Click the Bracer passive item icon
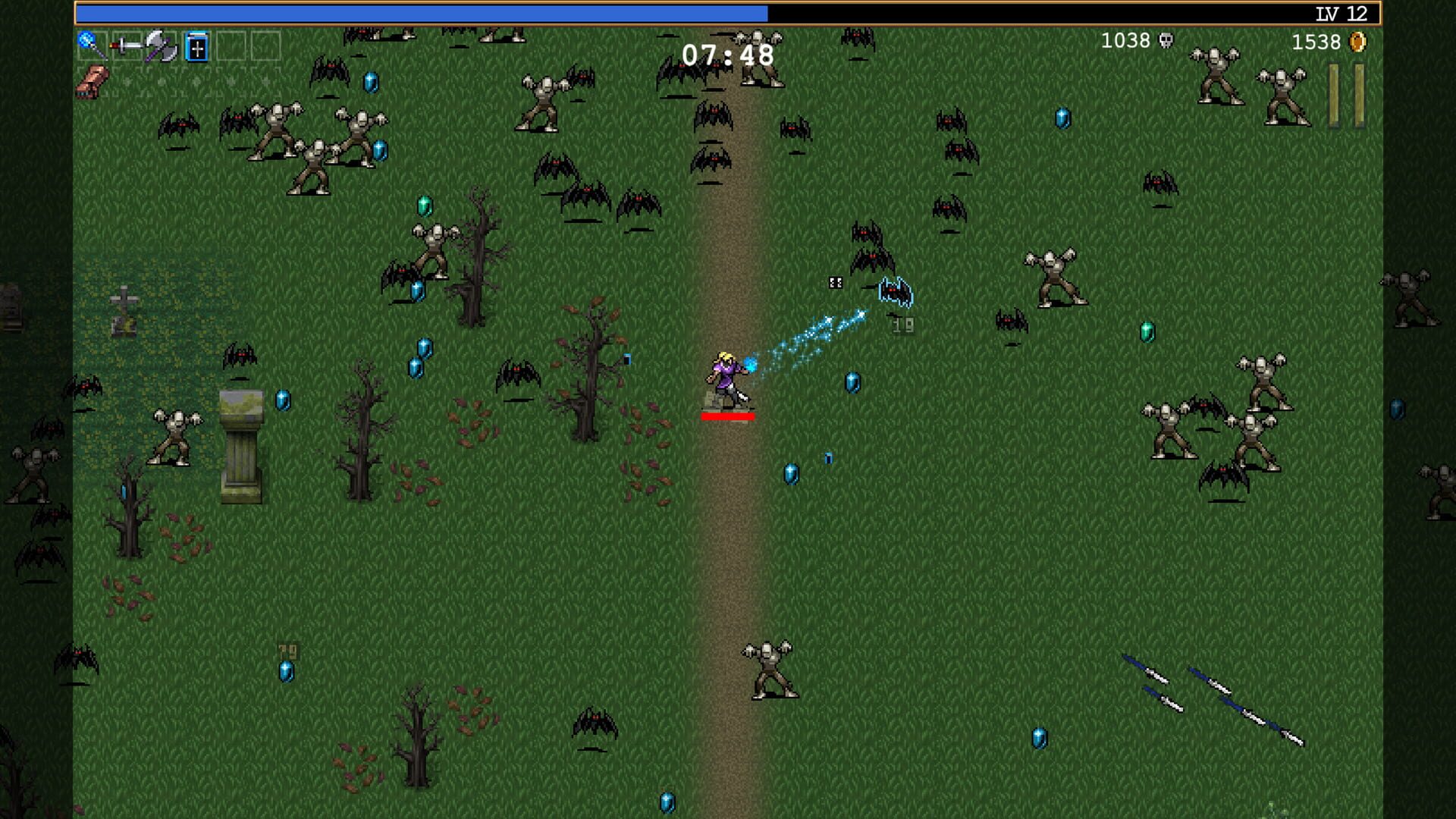Viewport: 1456px width, 819px height. [93, 82]
